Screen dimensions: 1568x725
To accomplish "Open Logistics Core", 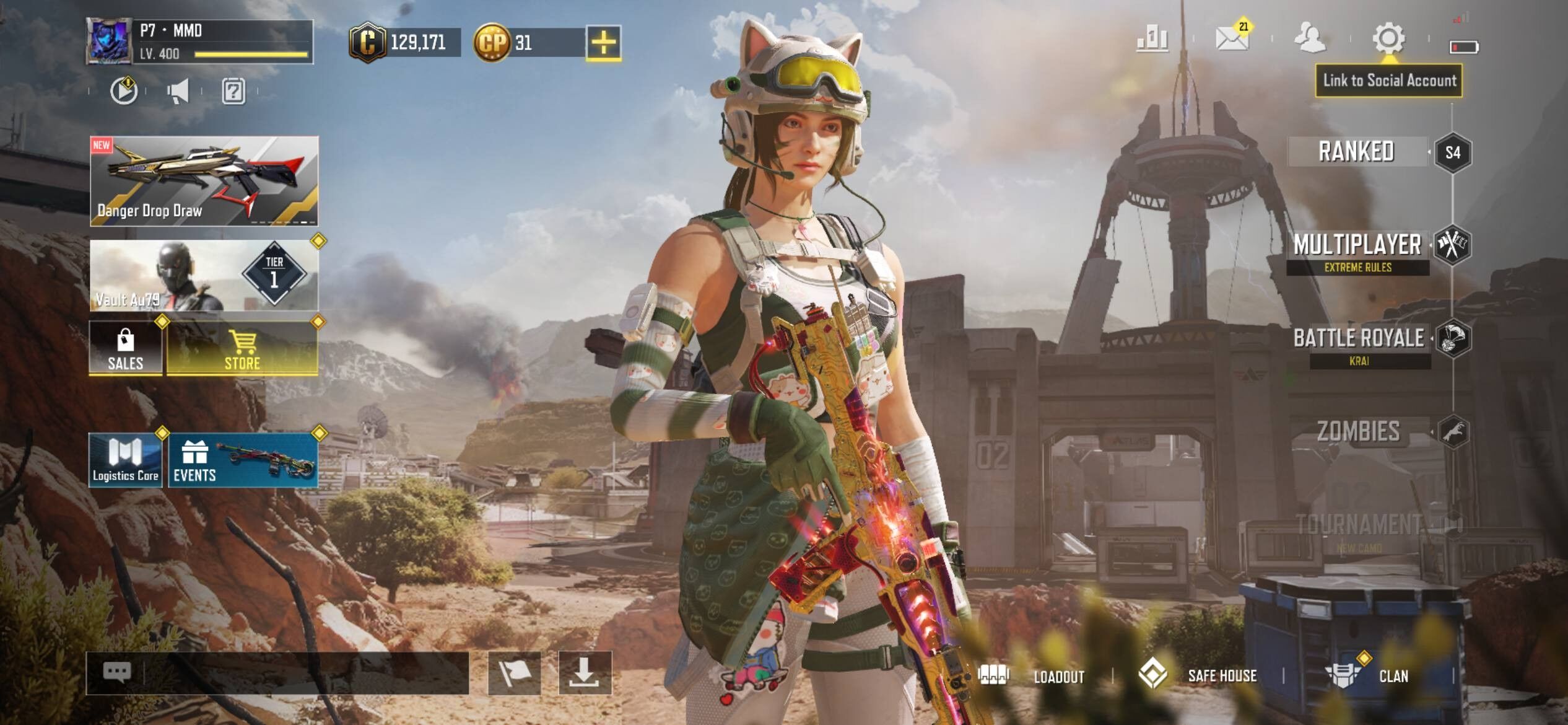I will 126,460.
